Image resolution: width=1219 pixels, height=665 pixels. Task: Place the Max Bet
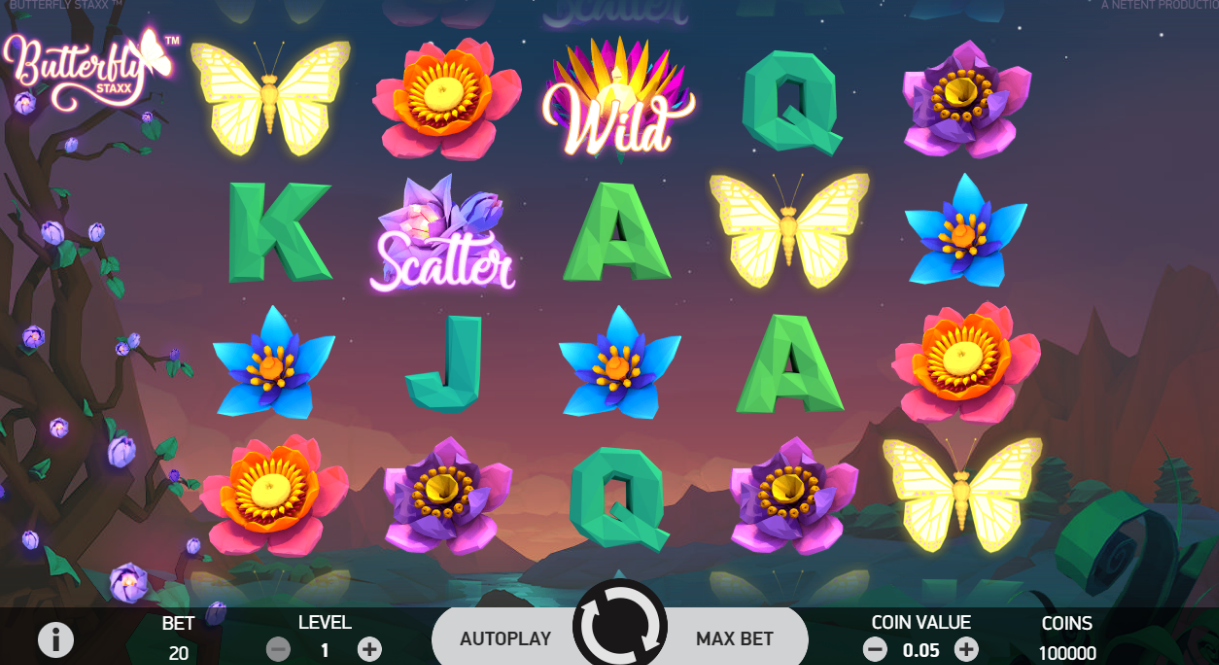click(x=735, y=638)
